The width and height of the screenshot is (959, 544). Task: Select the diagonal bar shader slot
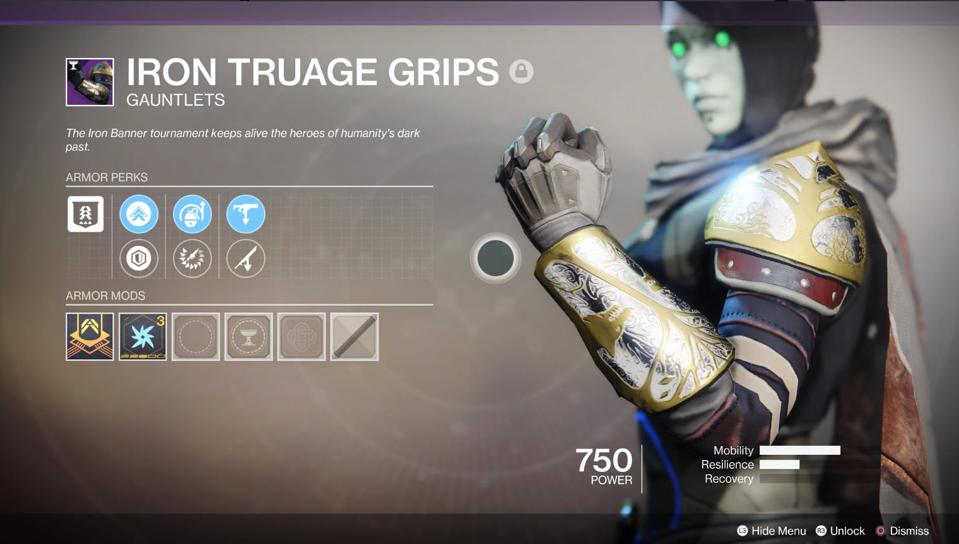click(x=354, y=336)
